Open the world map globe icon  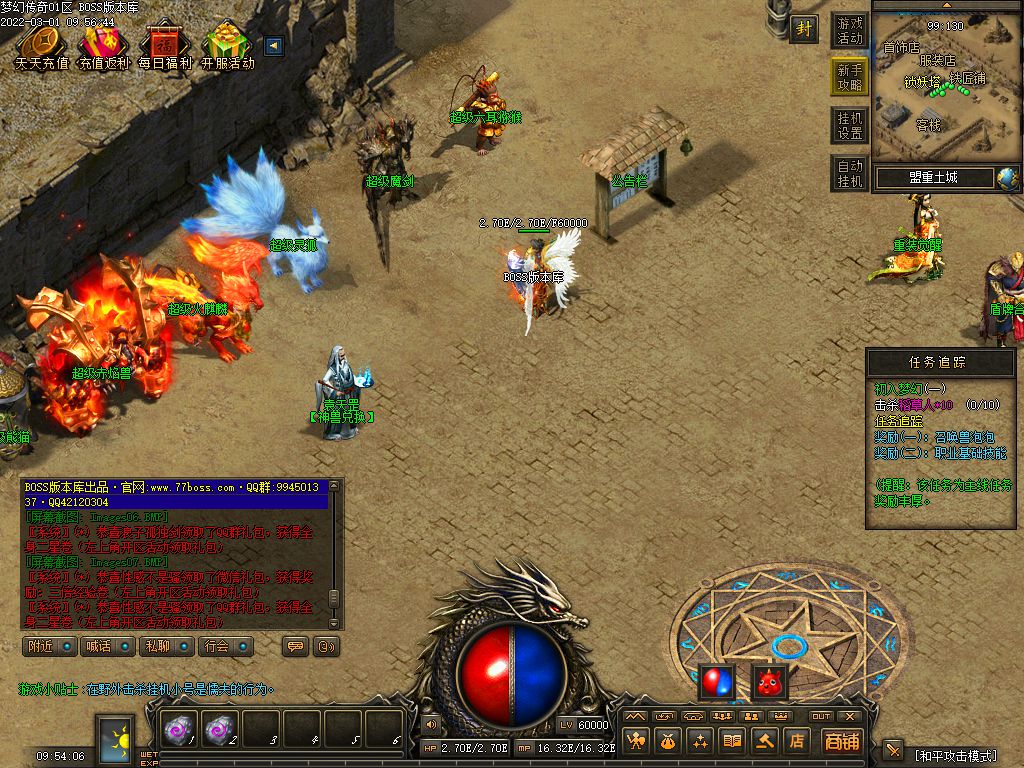pos(1006,178)
